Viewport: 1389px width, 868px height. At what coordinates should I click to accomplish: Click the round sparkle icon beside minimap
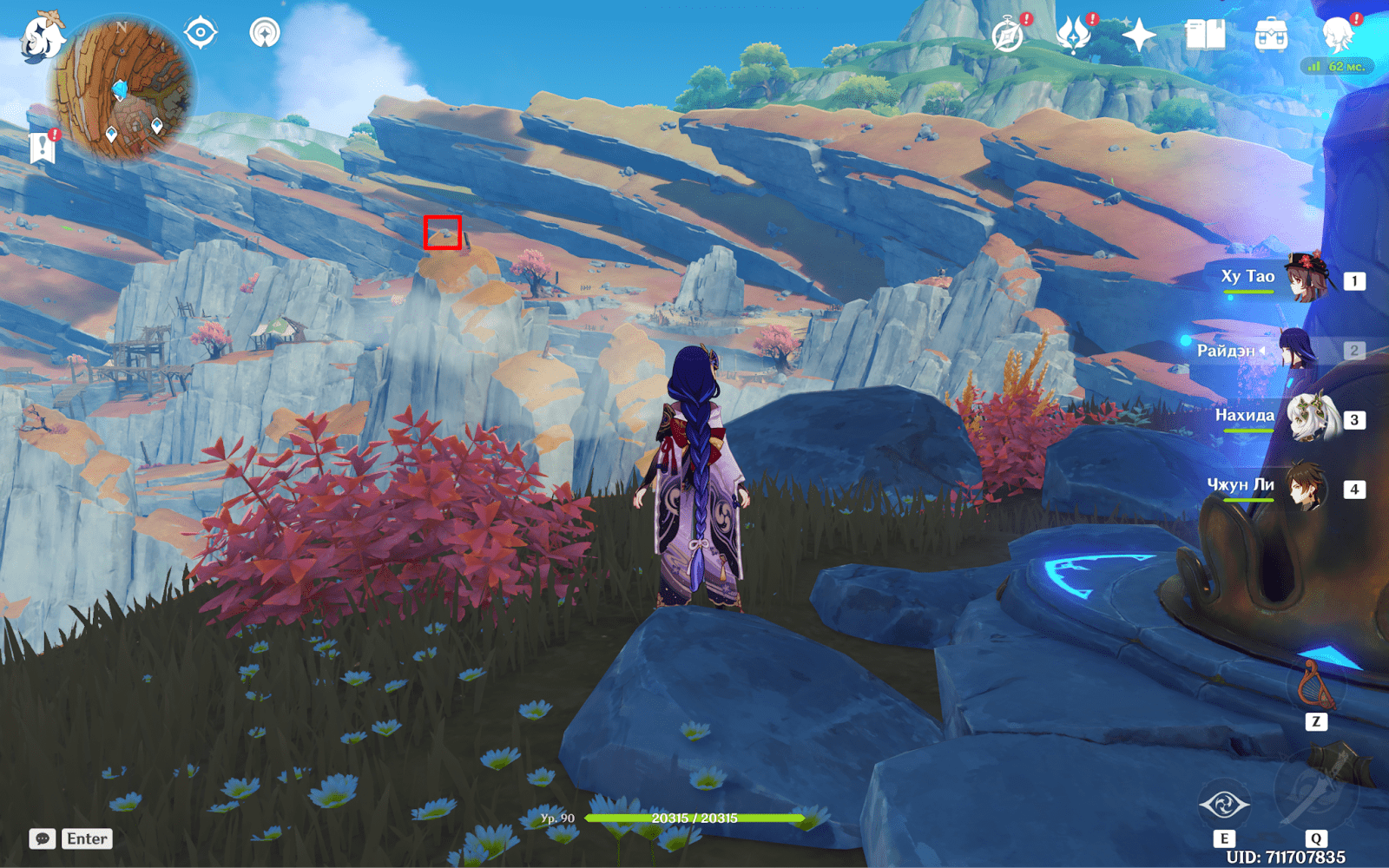[x=265, y=34]
